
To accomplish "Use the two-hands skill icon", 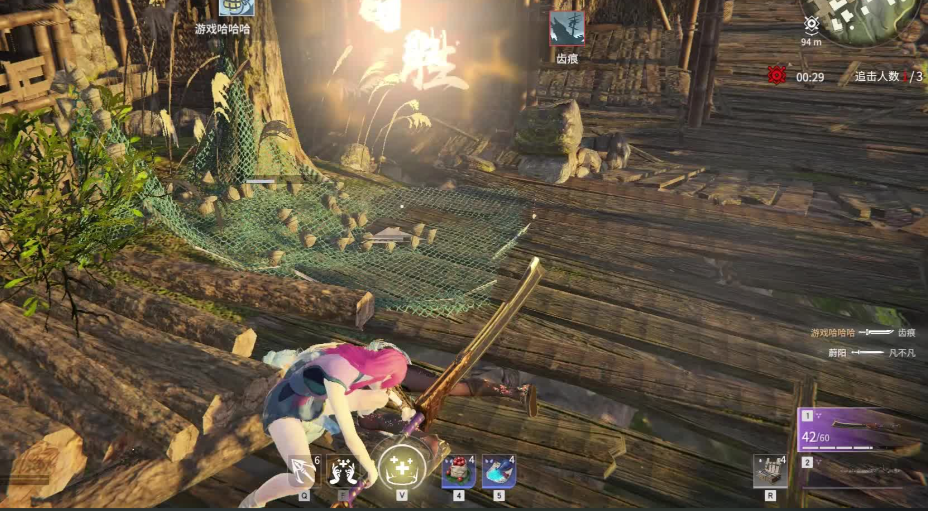I will point(343,470).
